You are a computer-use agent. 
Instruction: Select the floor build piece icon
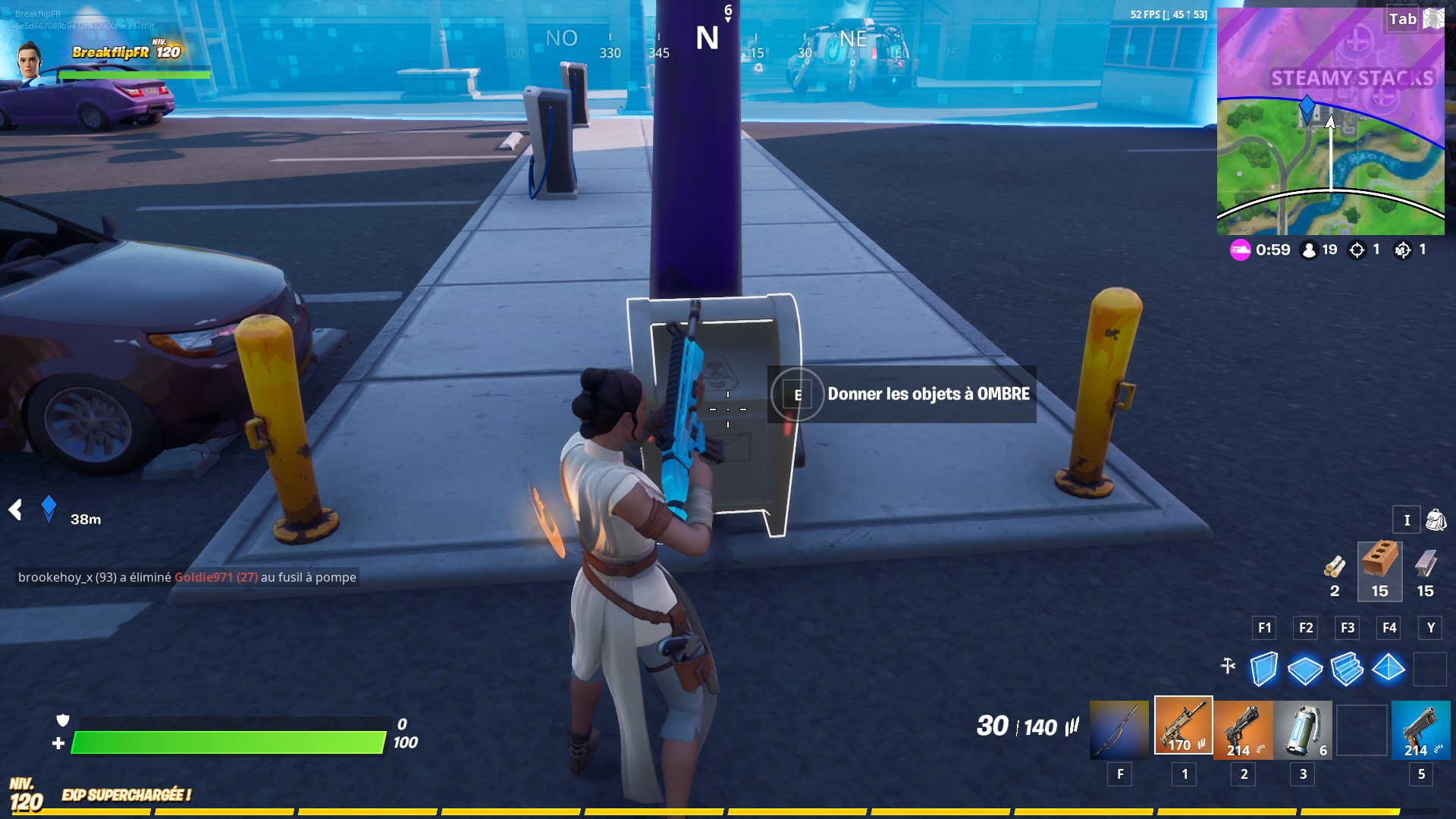coord(1305,670)
